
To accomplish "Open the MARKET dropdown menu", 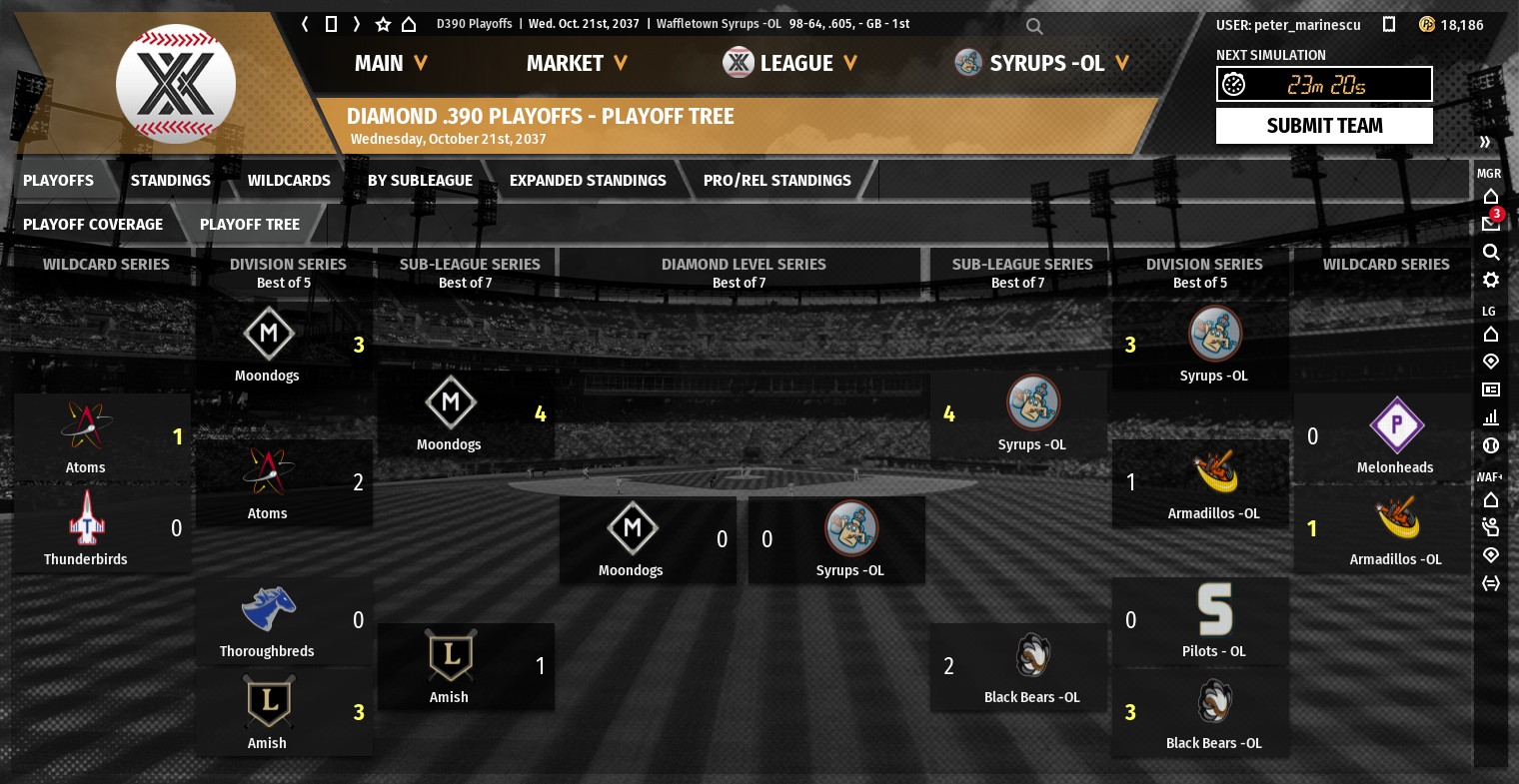I will click(577, 64).
